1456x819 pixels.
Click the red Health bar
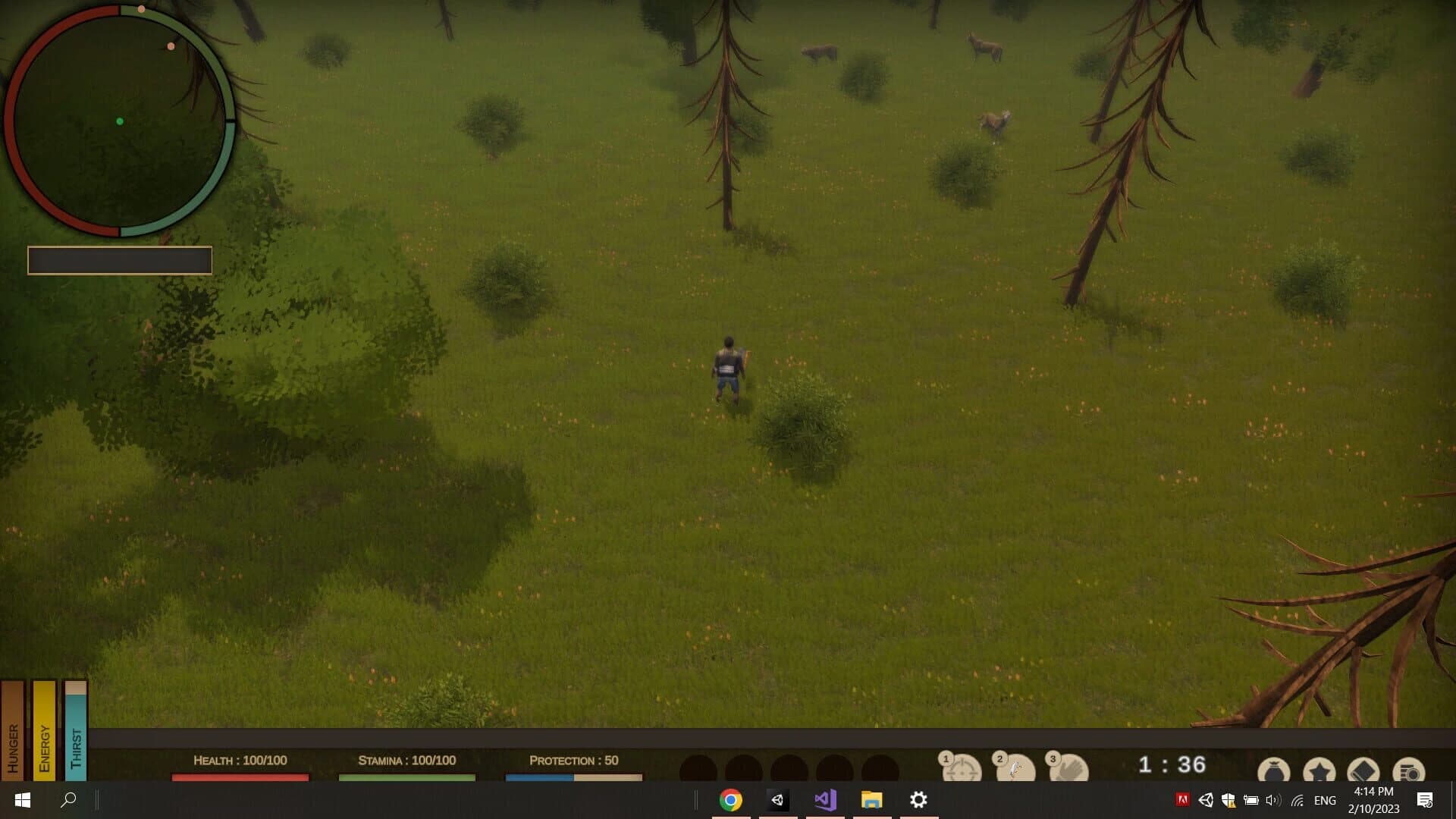point(240,777)
